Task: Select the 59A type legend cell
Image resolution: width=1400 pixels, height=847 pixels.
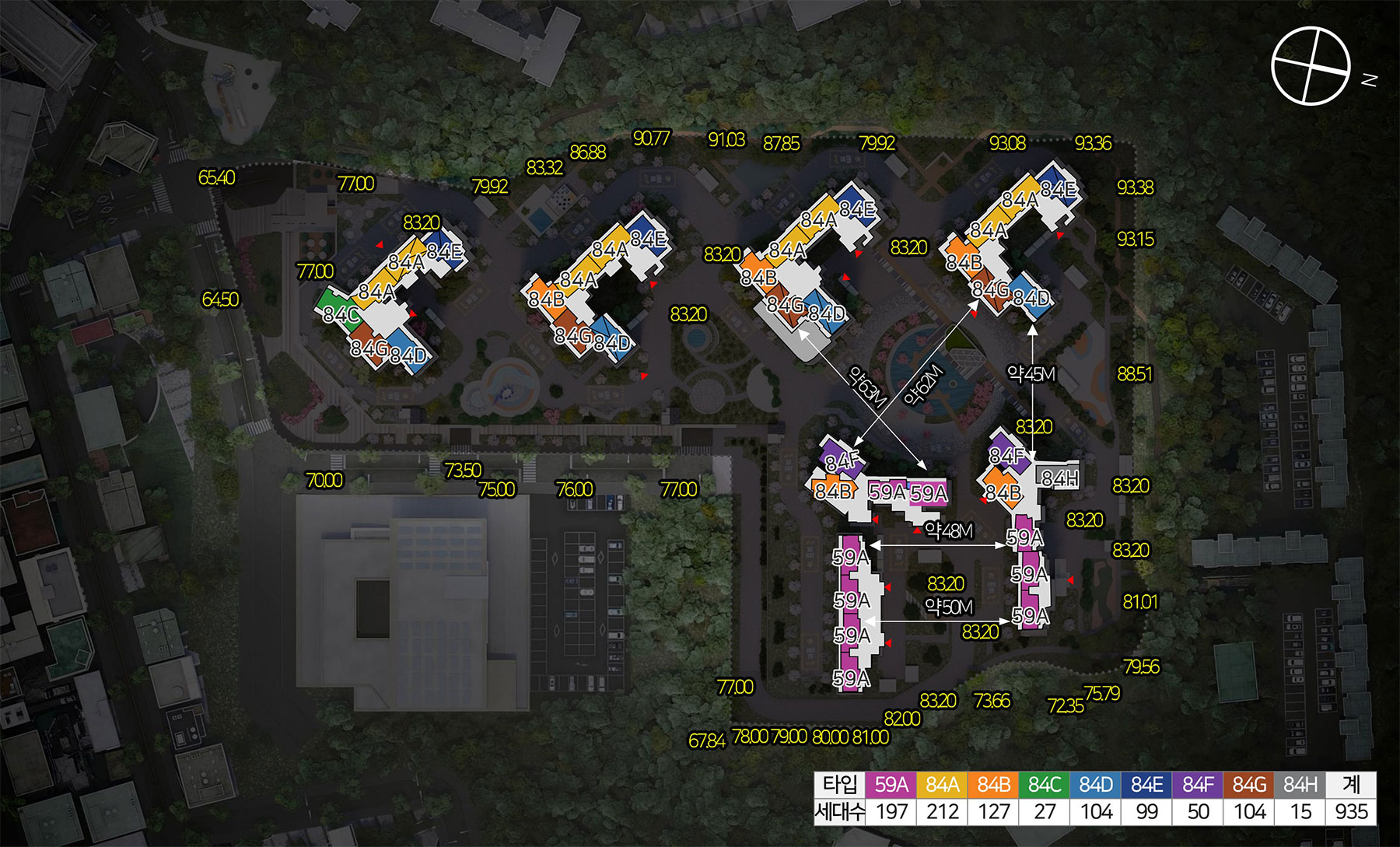Action: pos(891,785)
